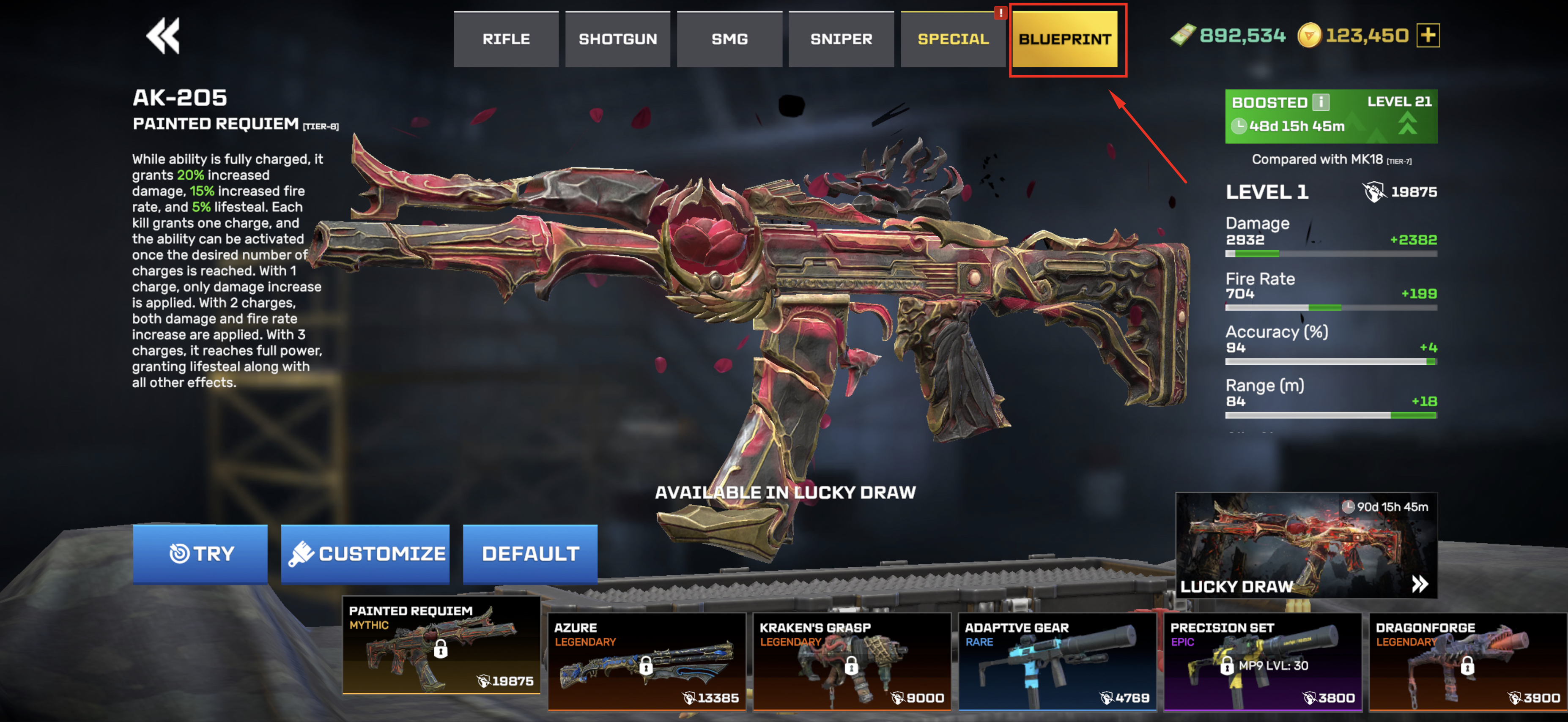Screen dimensions: 1568x722
Task: Add more gold with the plus button
Action: pos(1427,35)
